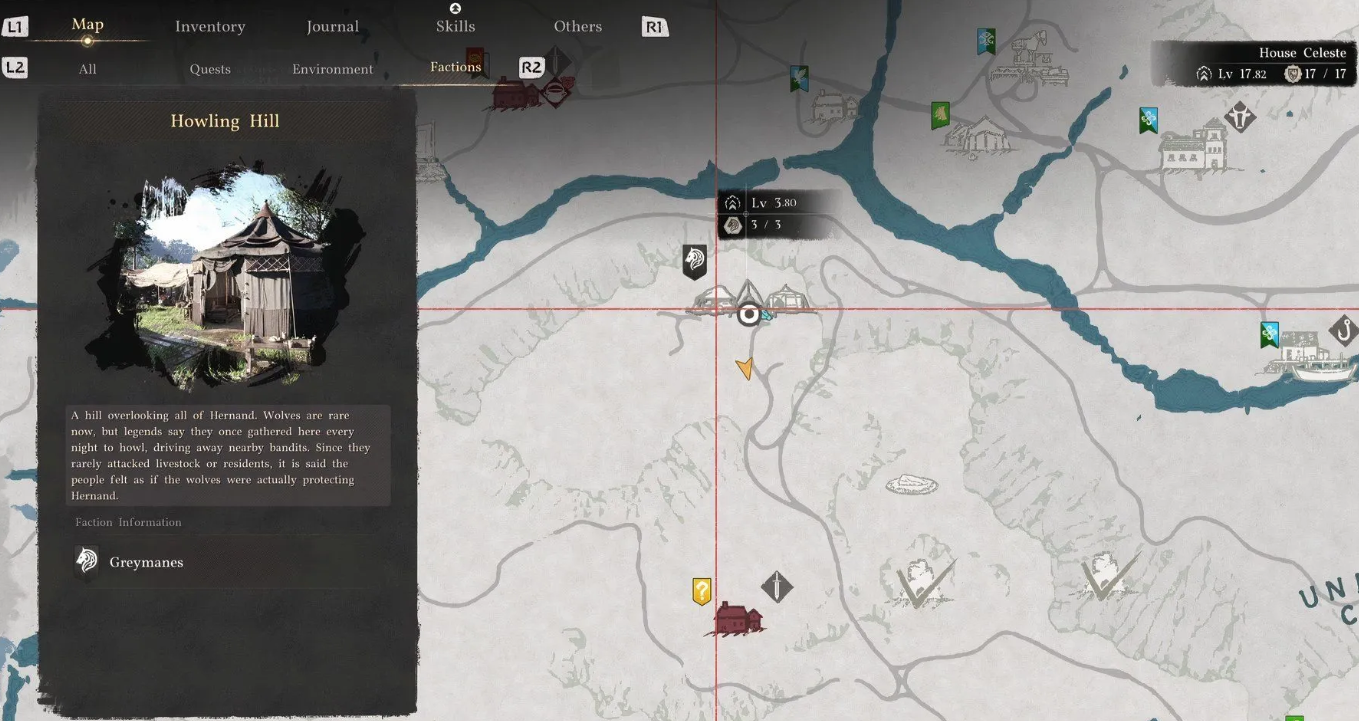Click the Map tab
The height and width of the screenshot is (721, 1359).
coord(88,25)
